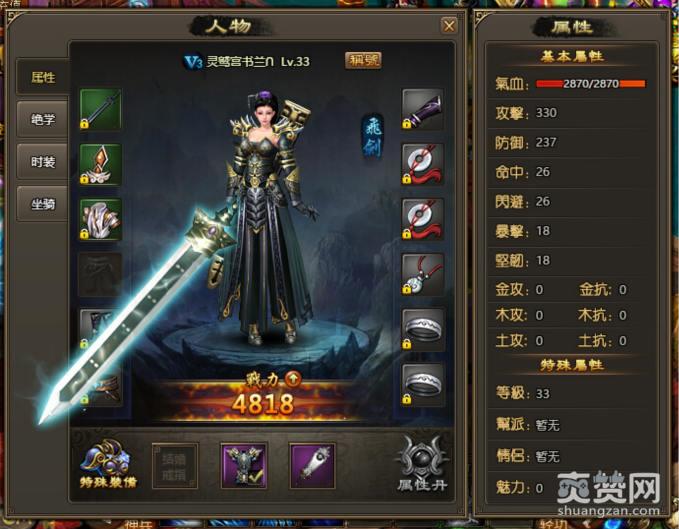Choose the red pendant necklace slot

(423, 273)
